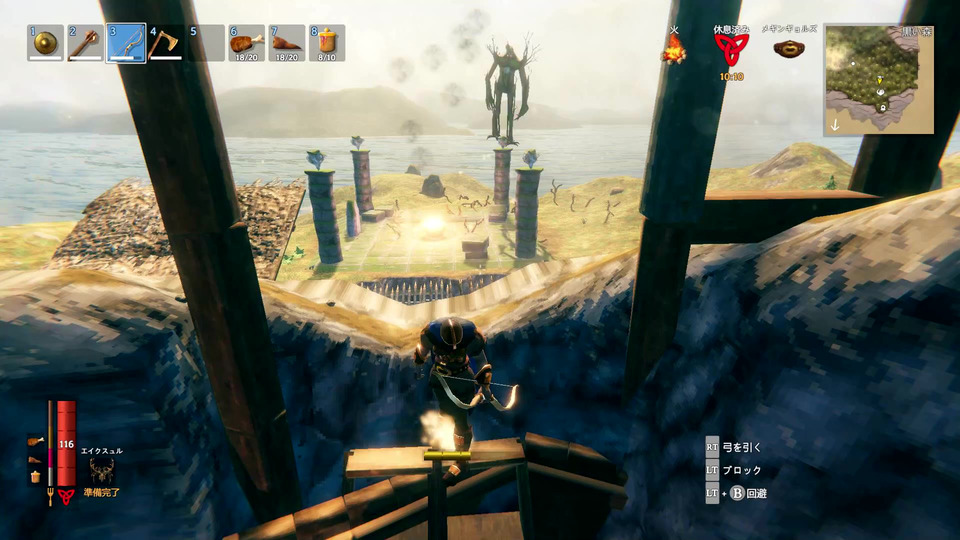Use the food item in hotbar slot 7
Image resolution: width=960 pixels, height=540 pixels.
point(286,43)
